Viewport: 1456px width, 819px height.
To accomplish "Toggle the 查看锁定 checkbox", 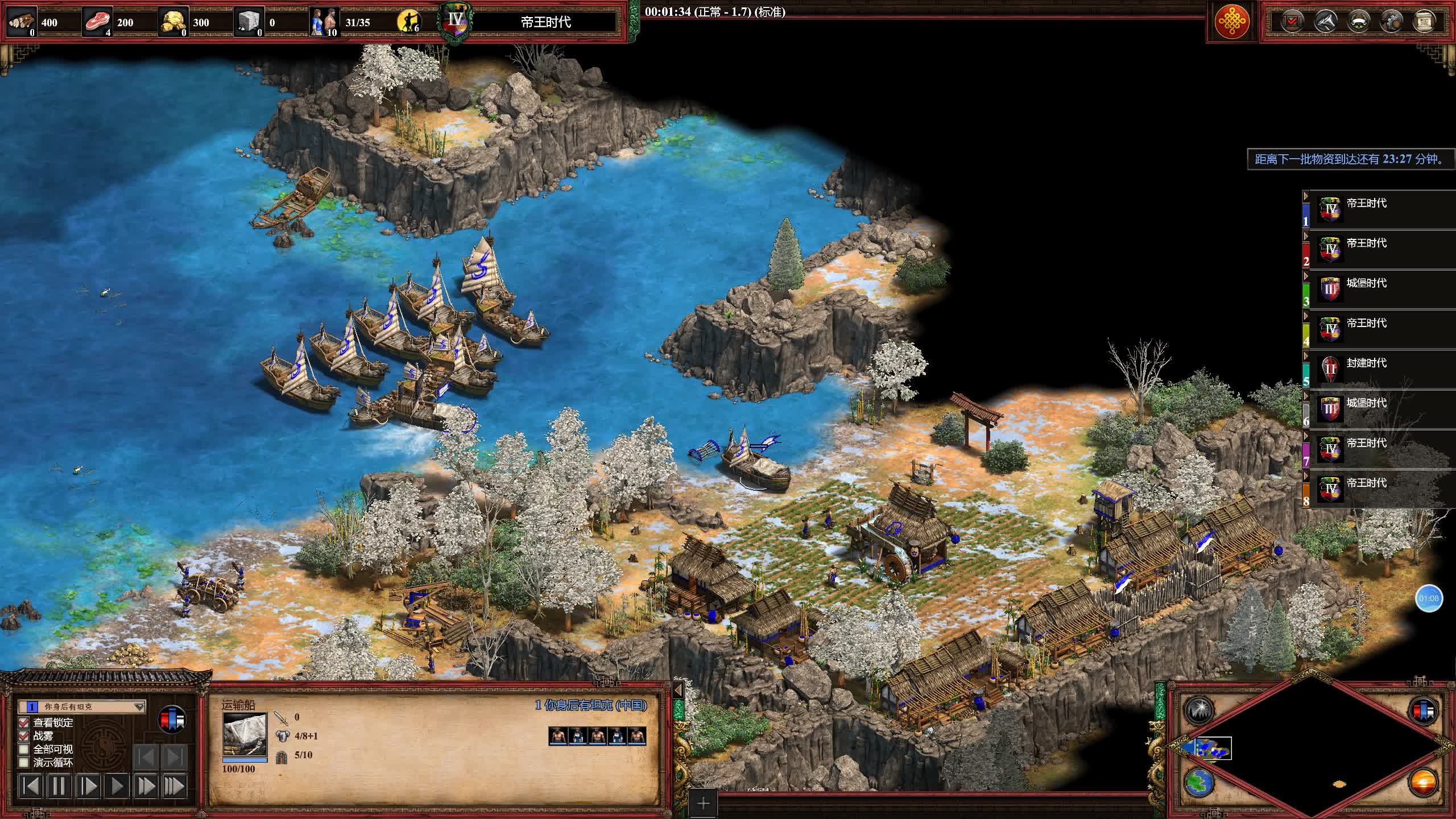I will pyautogui.click(x=24, y=722).
